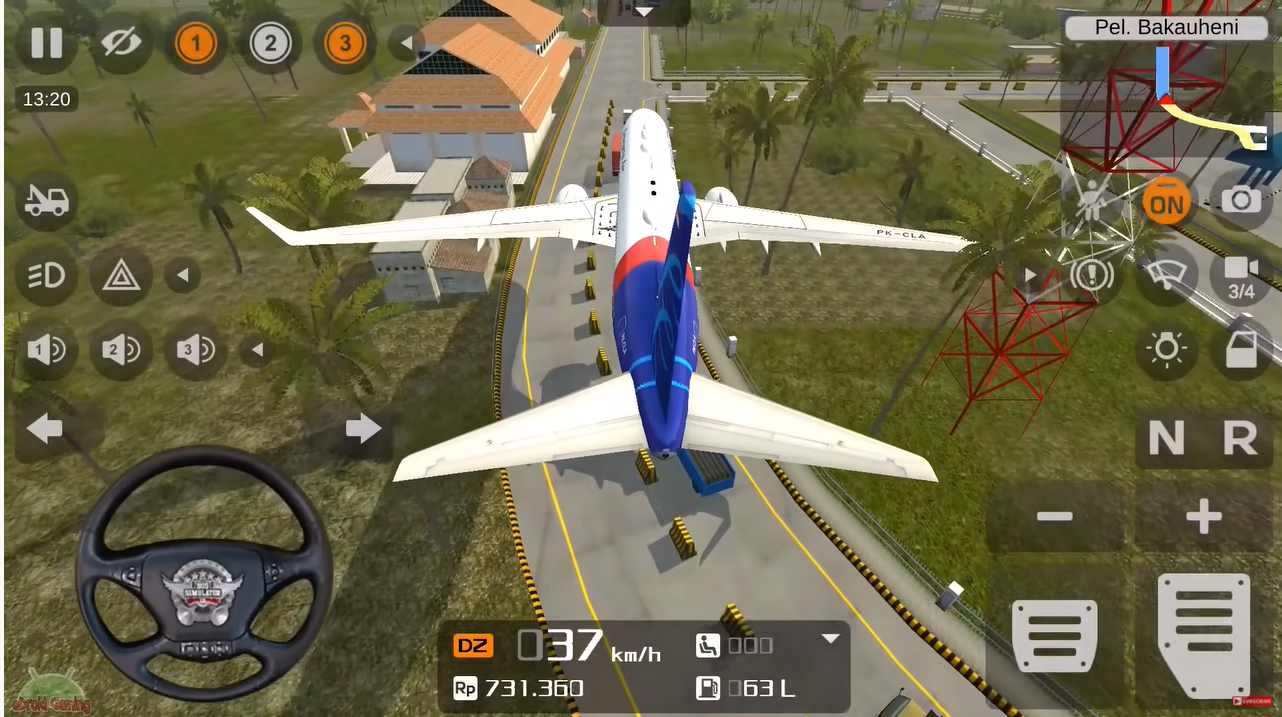1282x717 pixels.
Task: Turn on the windshield wipers
Action: 1166,275
